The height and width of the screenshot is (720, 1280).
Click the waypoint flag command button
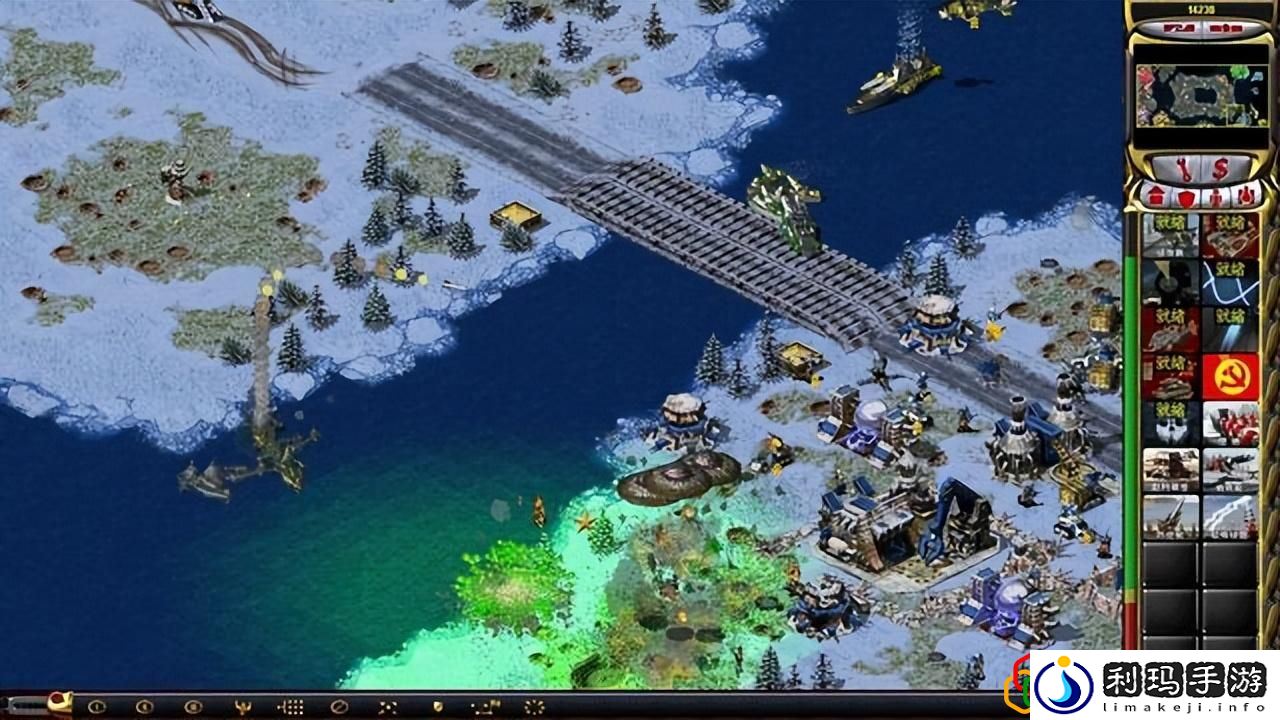(x=485, y=707)
